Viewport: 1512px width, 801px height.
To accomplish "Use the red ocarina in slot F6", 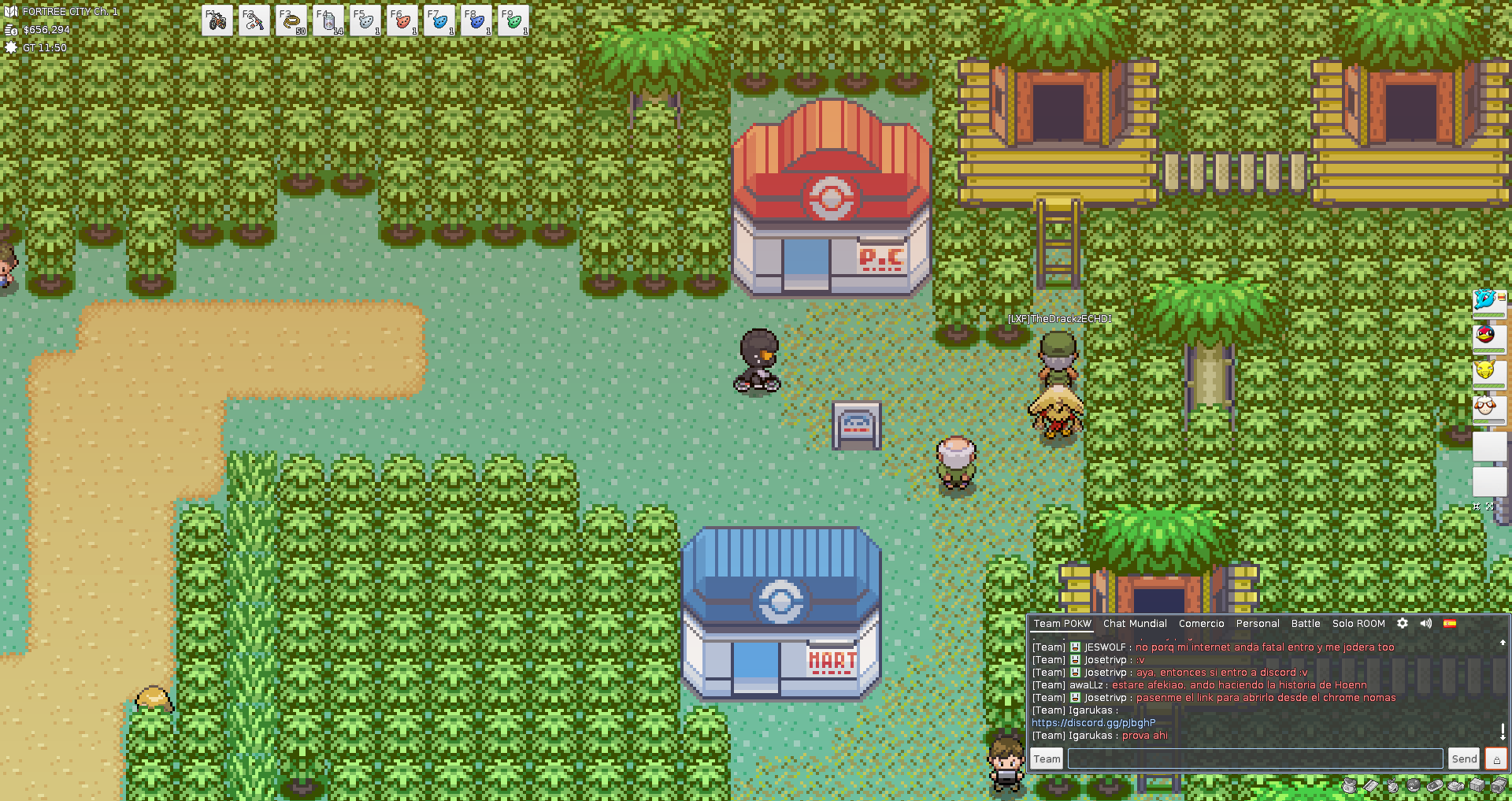I will pyautogui.click(x=402, y=21).
